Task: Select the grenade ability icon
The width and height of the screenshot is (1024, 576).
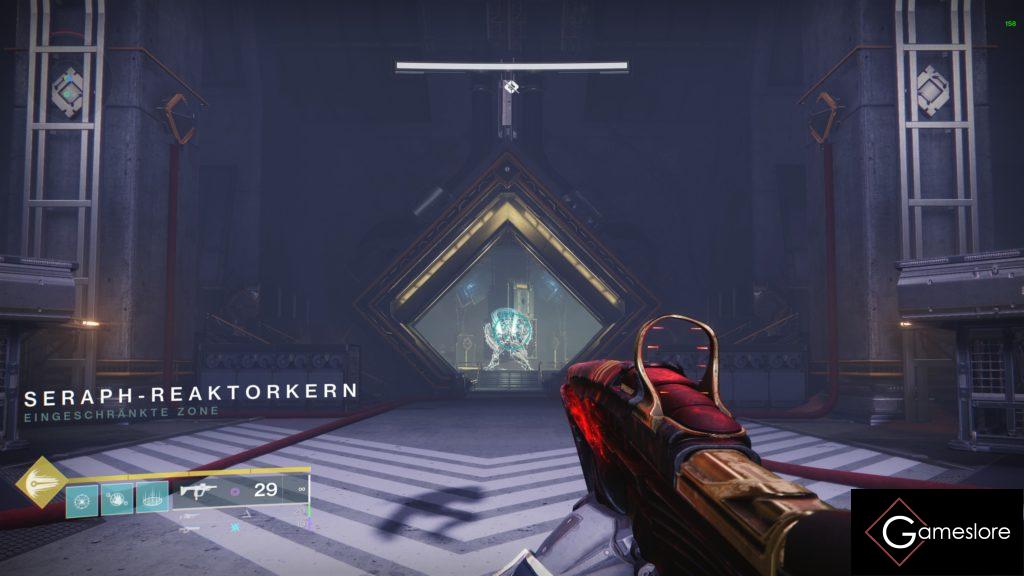Action: tap(82, 498)
